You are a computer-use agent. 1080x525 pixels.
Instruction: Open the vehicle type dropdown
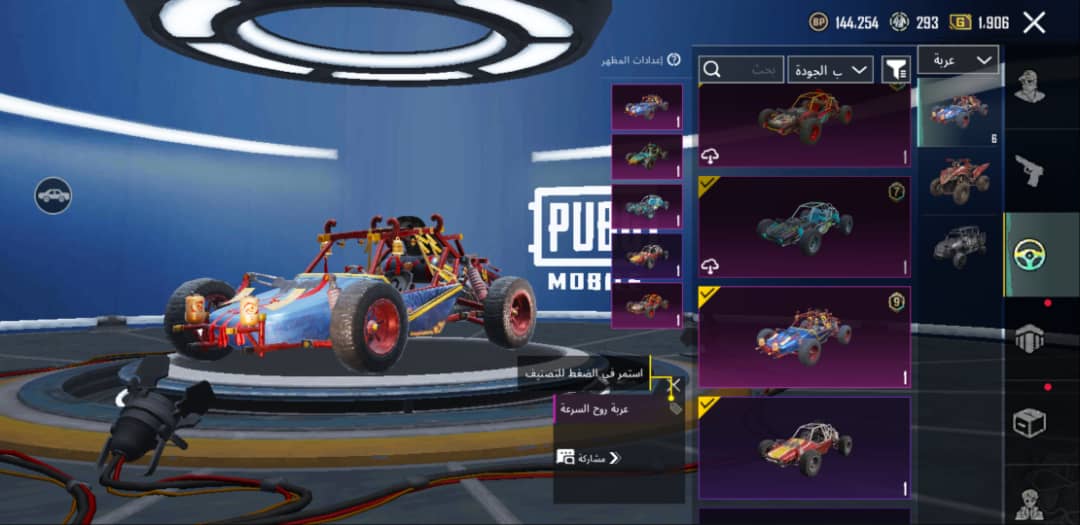(x=957, y=60)
